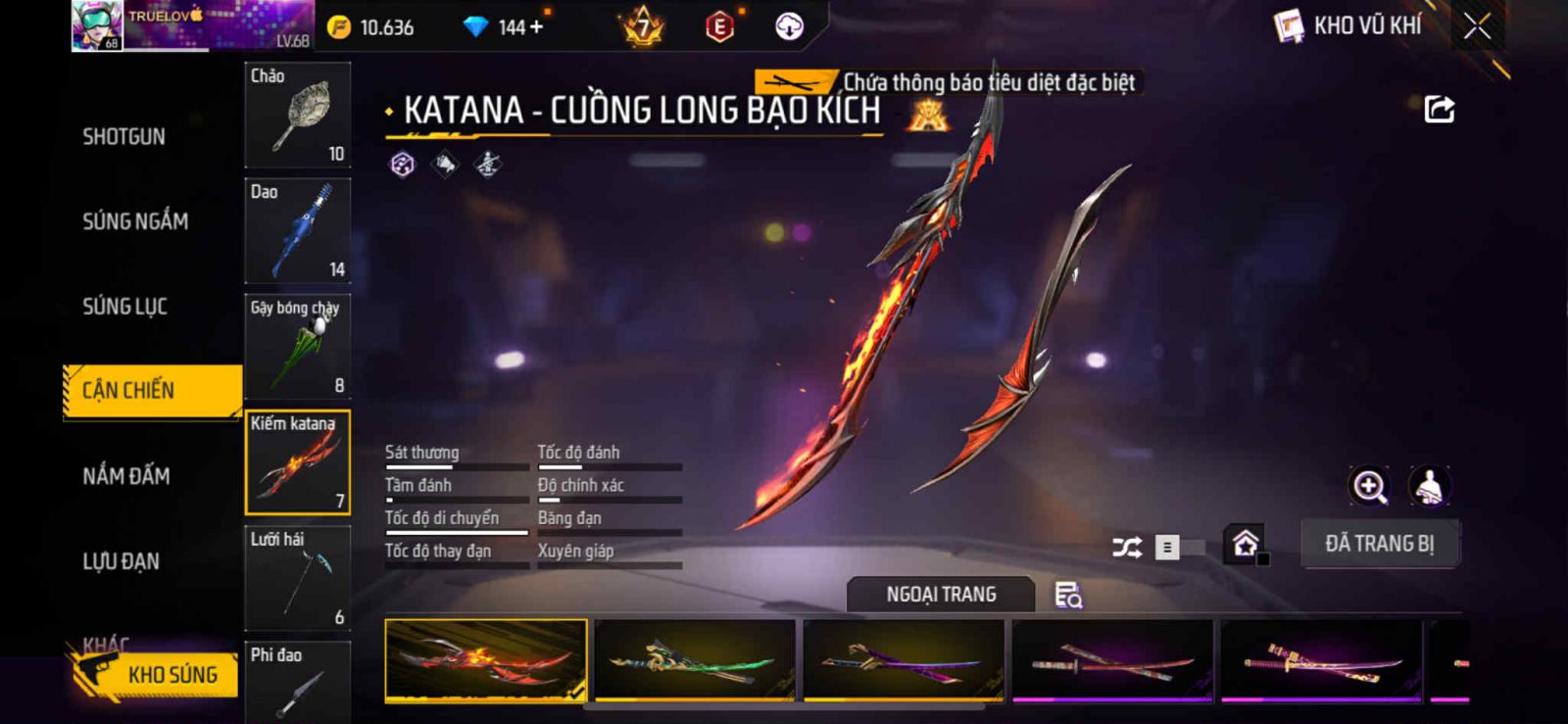Share the katana skin
Image resolution: width=1568 pixels, height=724 pixels.
pos(1439,109)
